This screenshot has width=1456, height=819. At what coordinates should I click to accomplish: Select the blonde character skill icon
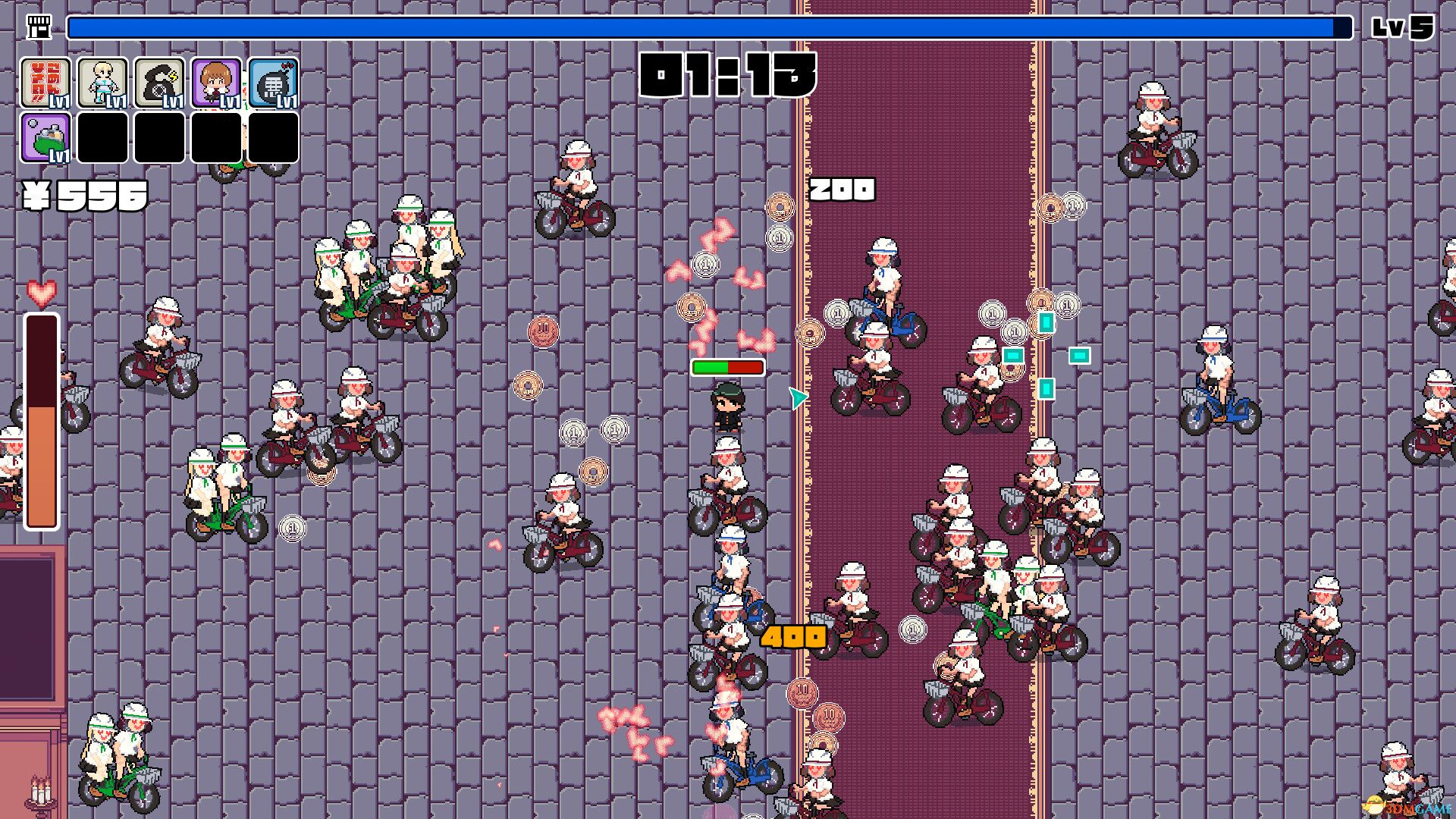coord(102,83)
